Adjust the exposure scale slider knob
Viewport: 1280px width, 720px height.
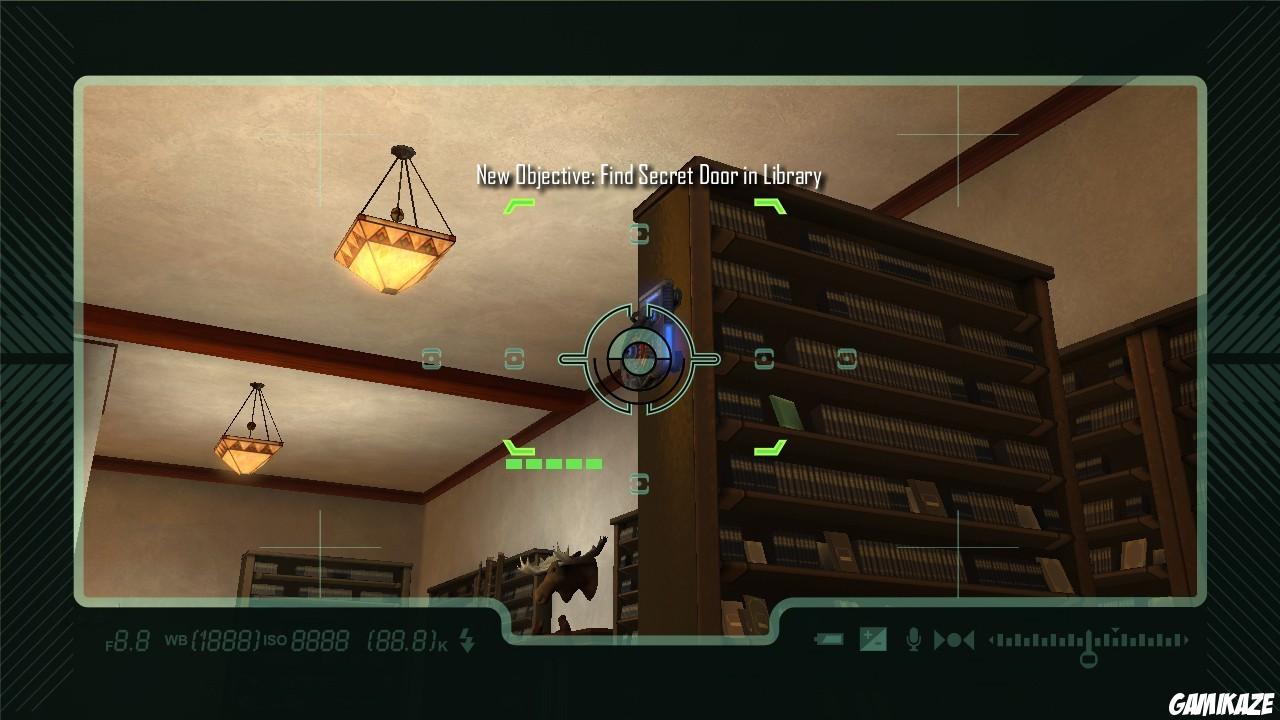click(1089, 657)
